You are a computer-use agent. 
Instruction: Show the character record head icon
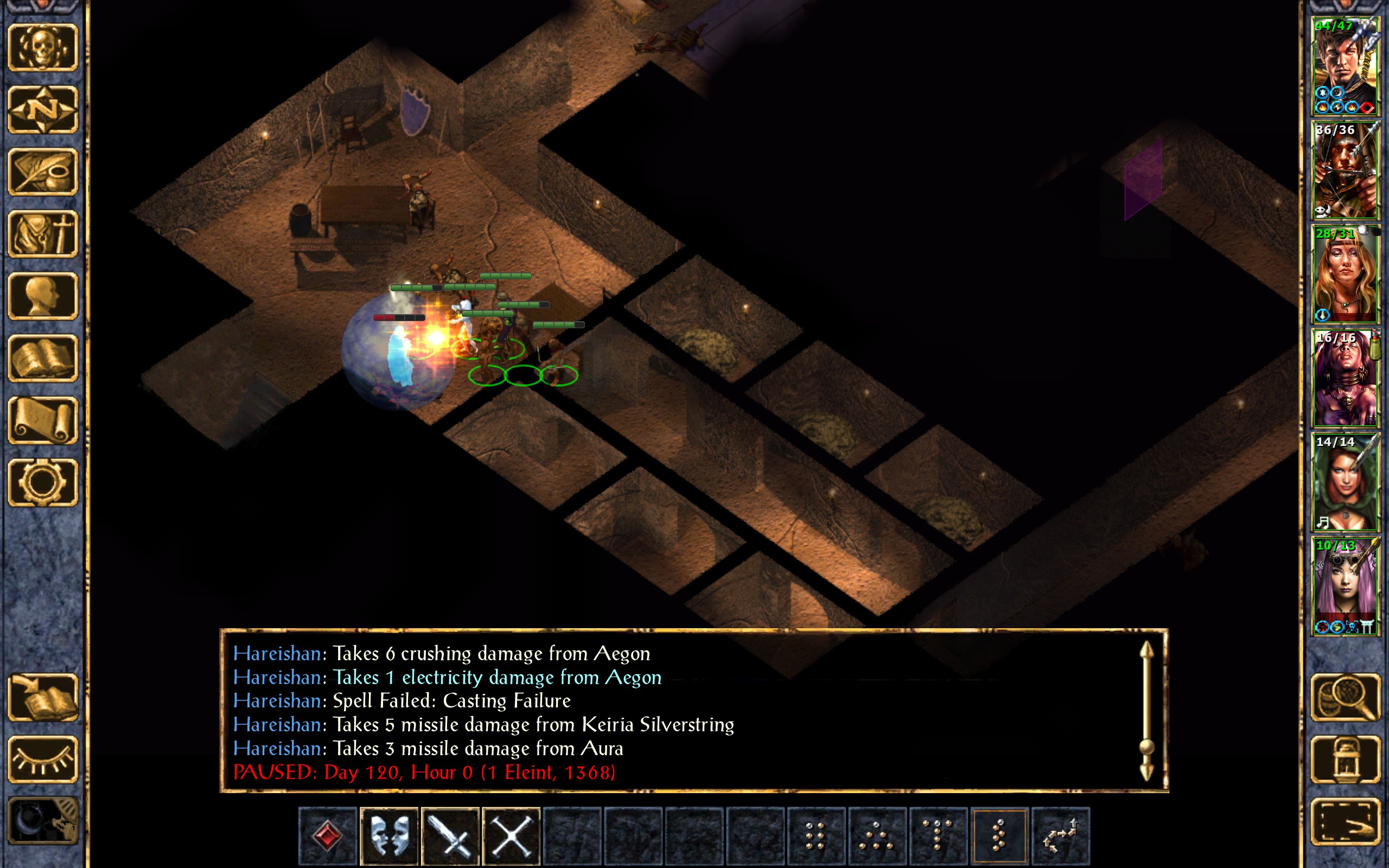coord(42,296)
